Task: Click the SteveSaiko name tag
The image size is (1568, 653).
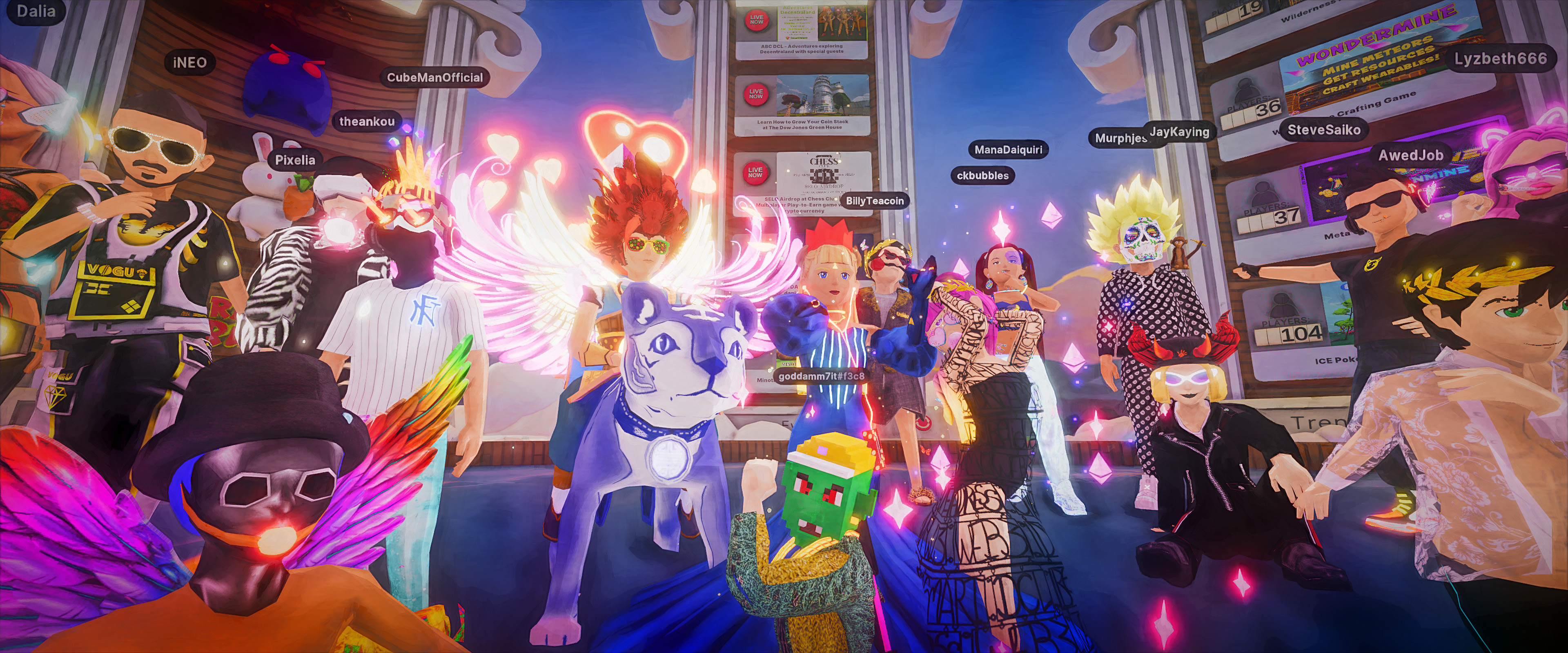Action: pyautogui.click(x=1324, y=130)
